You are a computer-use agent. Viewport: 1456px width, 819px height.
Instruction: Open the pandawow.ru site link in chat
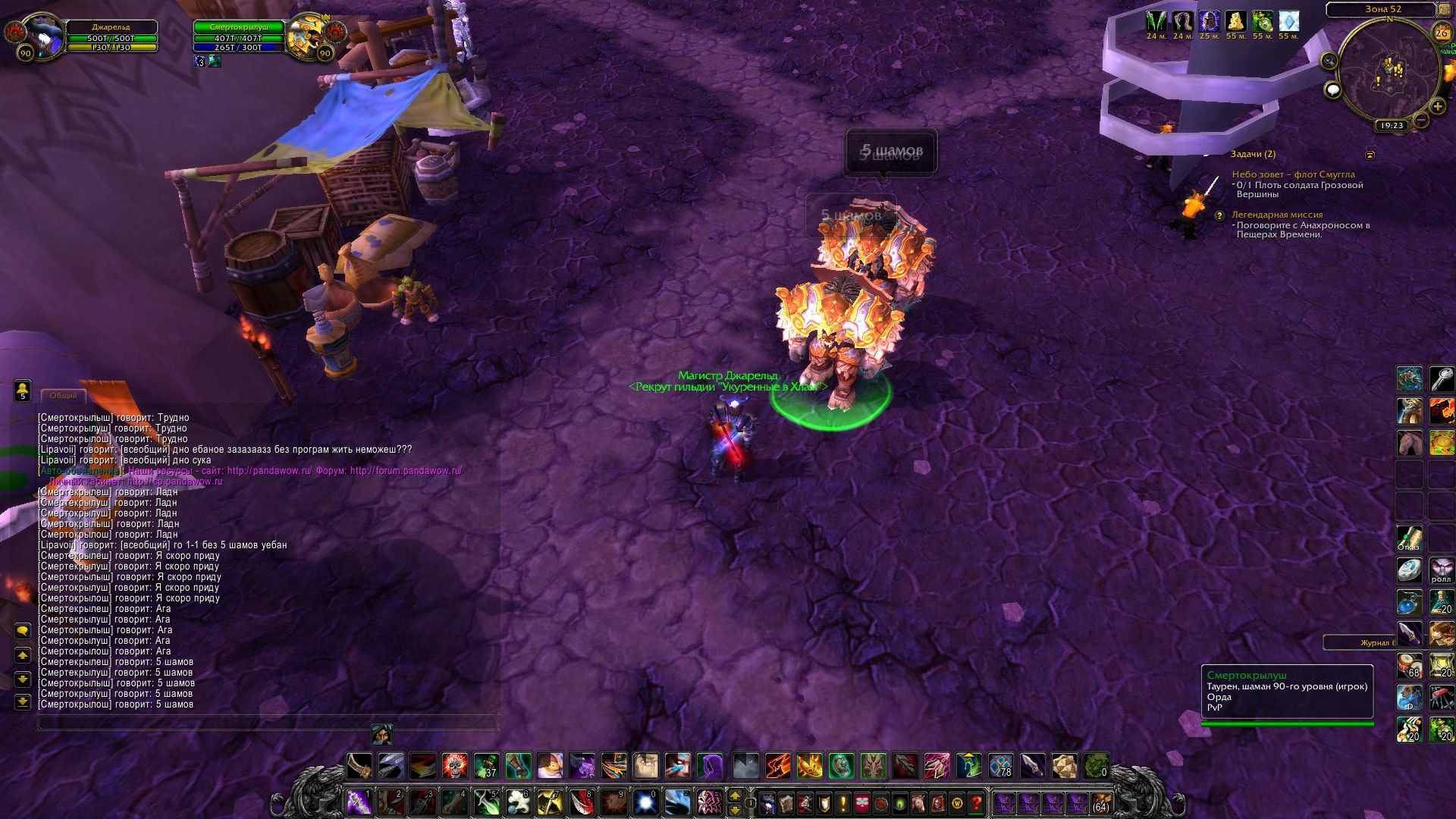269,471
